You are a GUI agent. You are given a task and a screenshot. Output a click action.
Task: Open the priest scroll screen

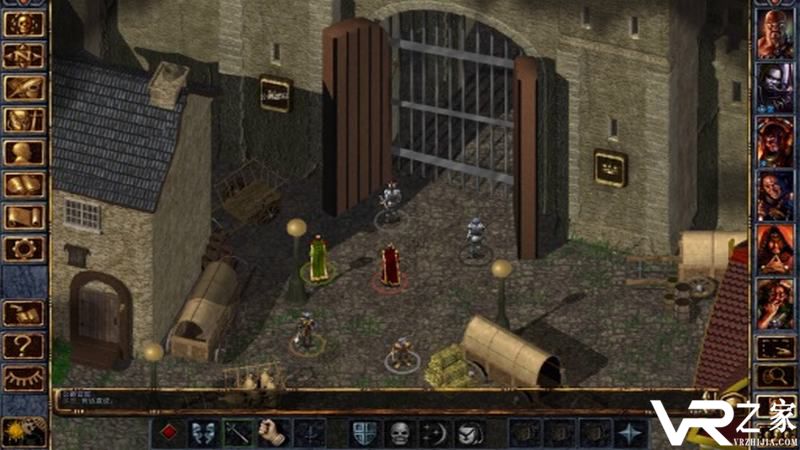(x=24, y=216)
